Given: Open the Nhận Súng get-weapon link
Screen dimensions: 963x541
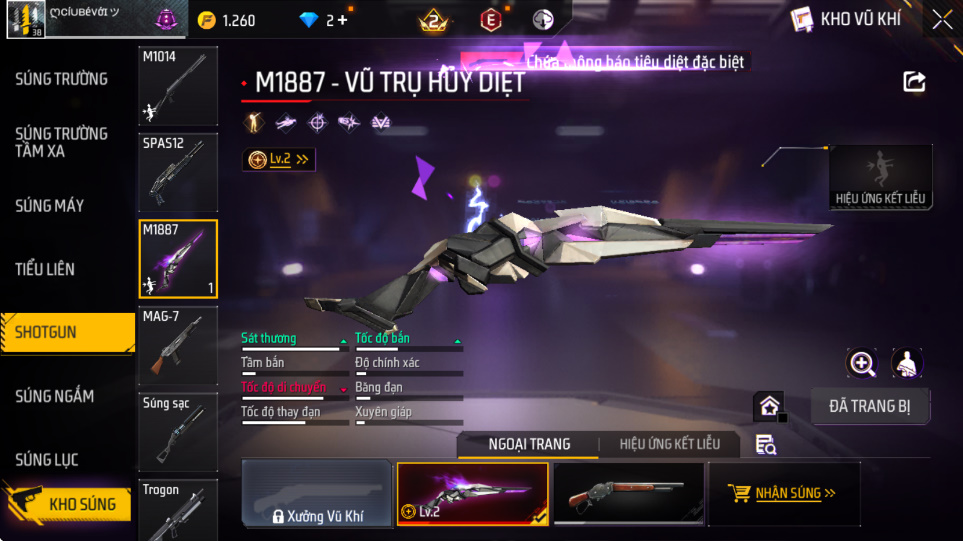Looking at the screenshot, I should (783, 493).
